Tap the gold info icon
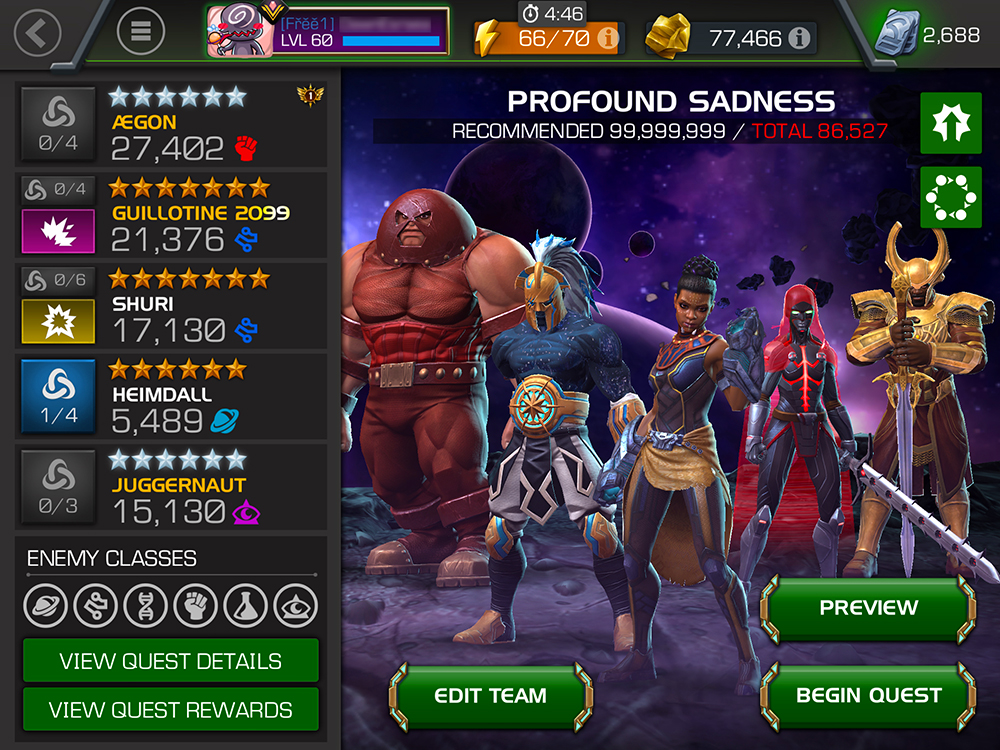Screen dimensions: 1000x750 click(x=798, y=39)
